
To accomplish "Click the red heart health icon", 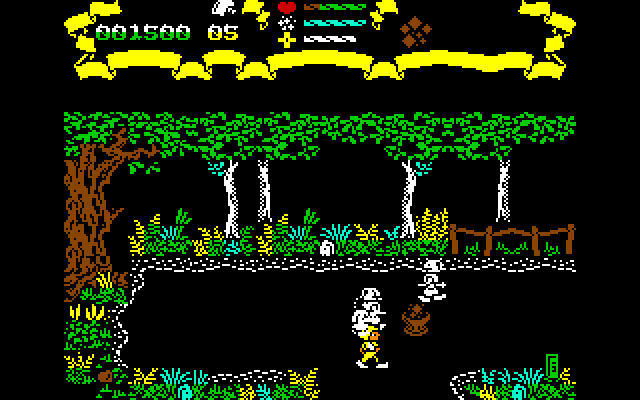I will [x=287, y=9].
